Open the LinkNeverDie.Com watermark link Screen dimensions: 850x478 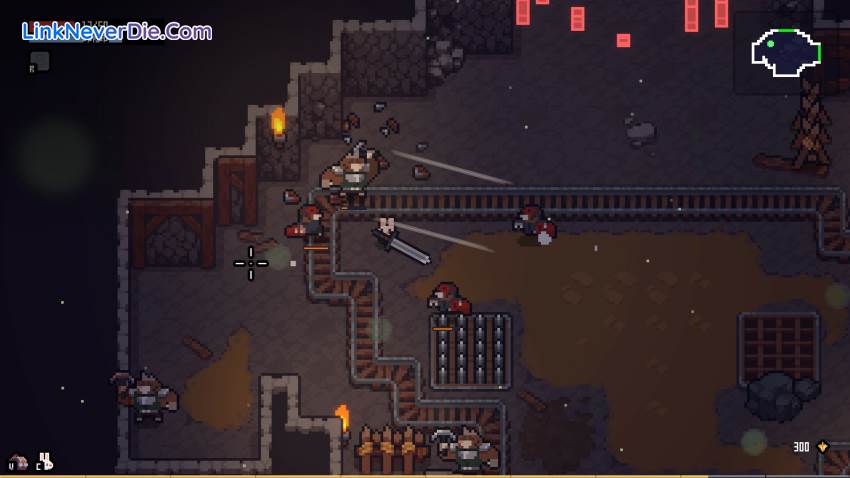click(116, 31)
